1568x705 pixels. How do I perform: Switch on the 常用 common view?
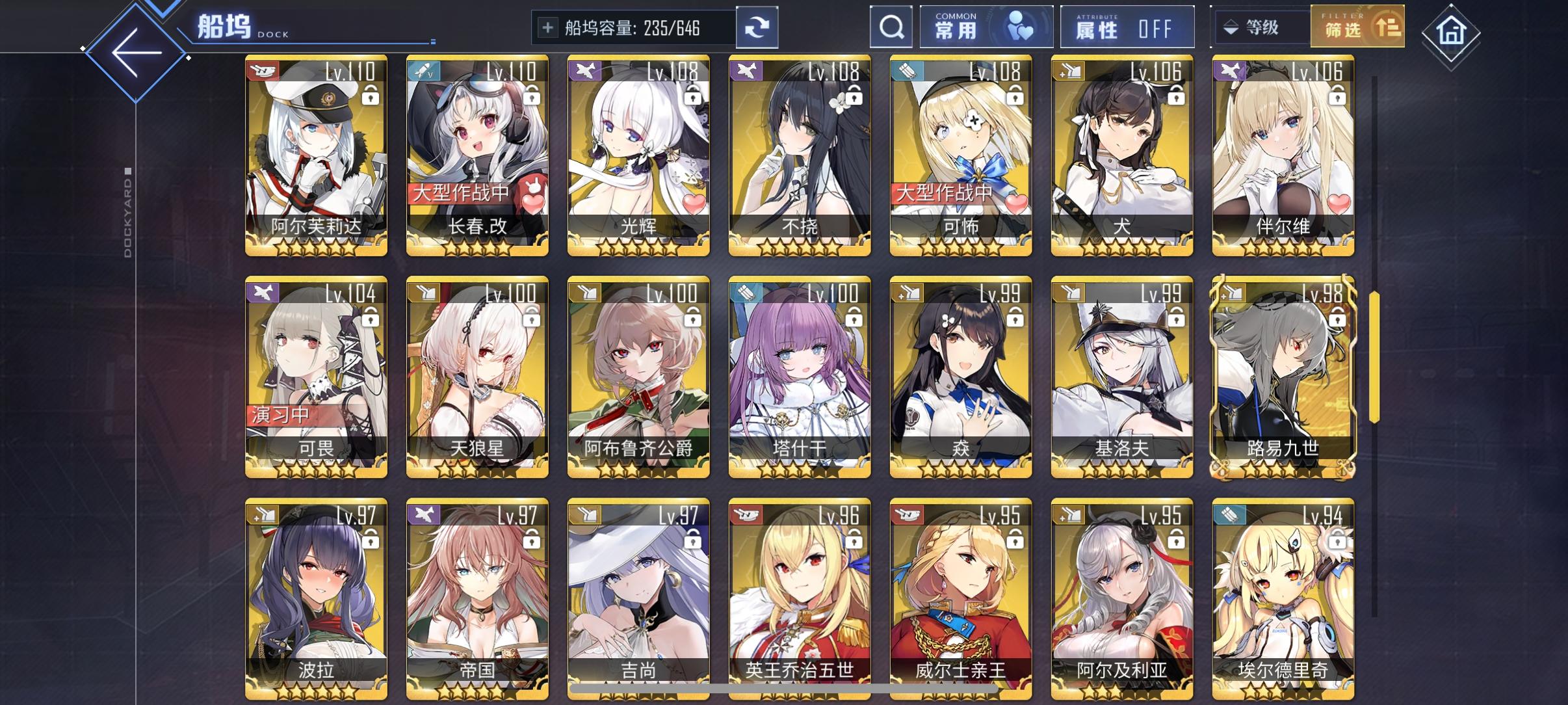click(986, 27)
